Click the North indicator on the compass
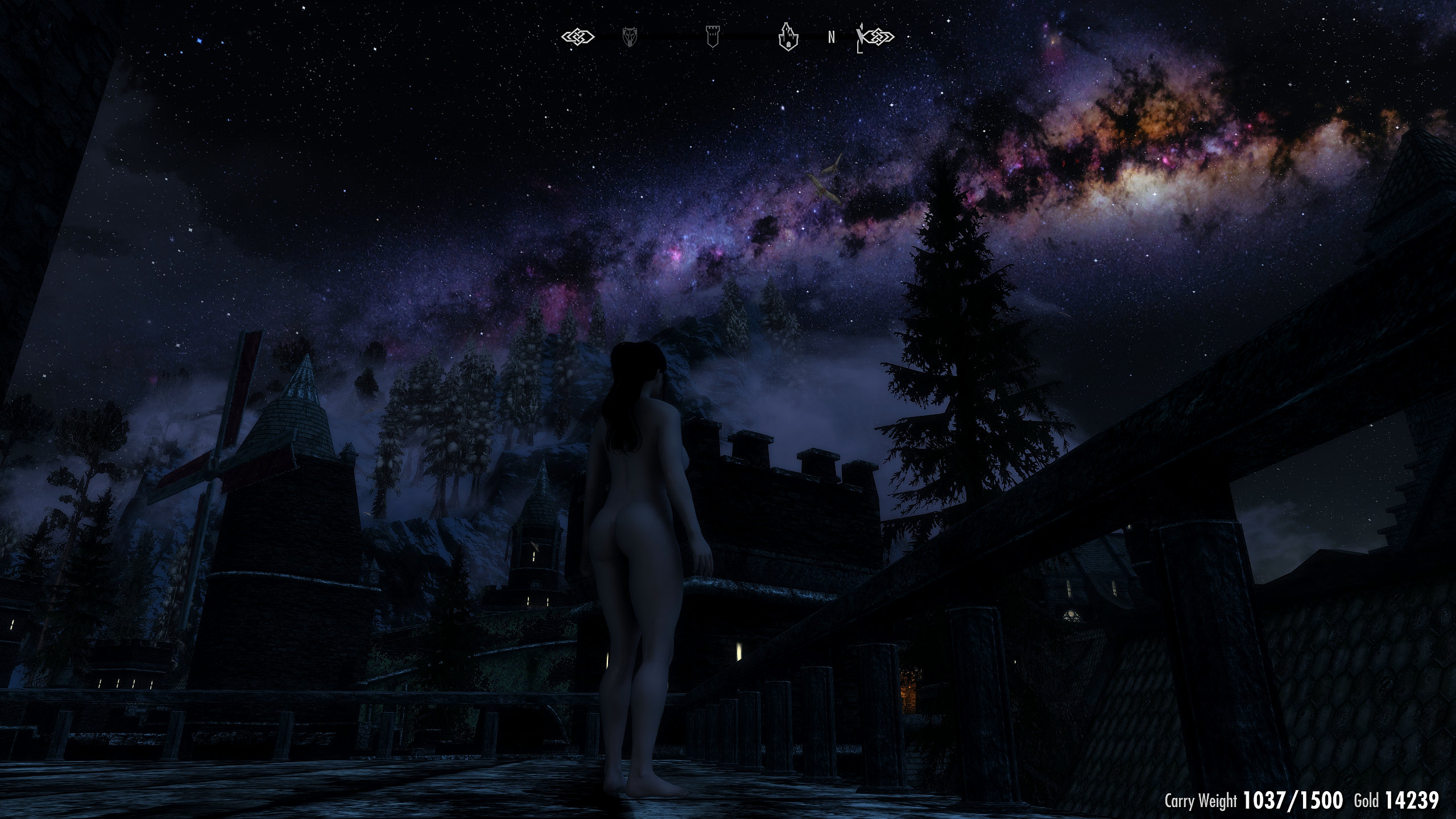The height and width of the screenshot is (819, 1456). 832,38
